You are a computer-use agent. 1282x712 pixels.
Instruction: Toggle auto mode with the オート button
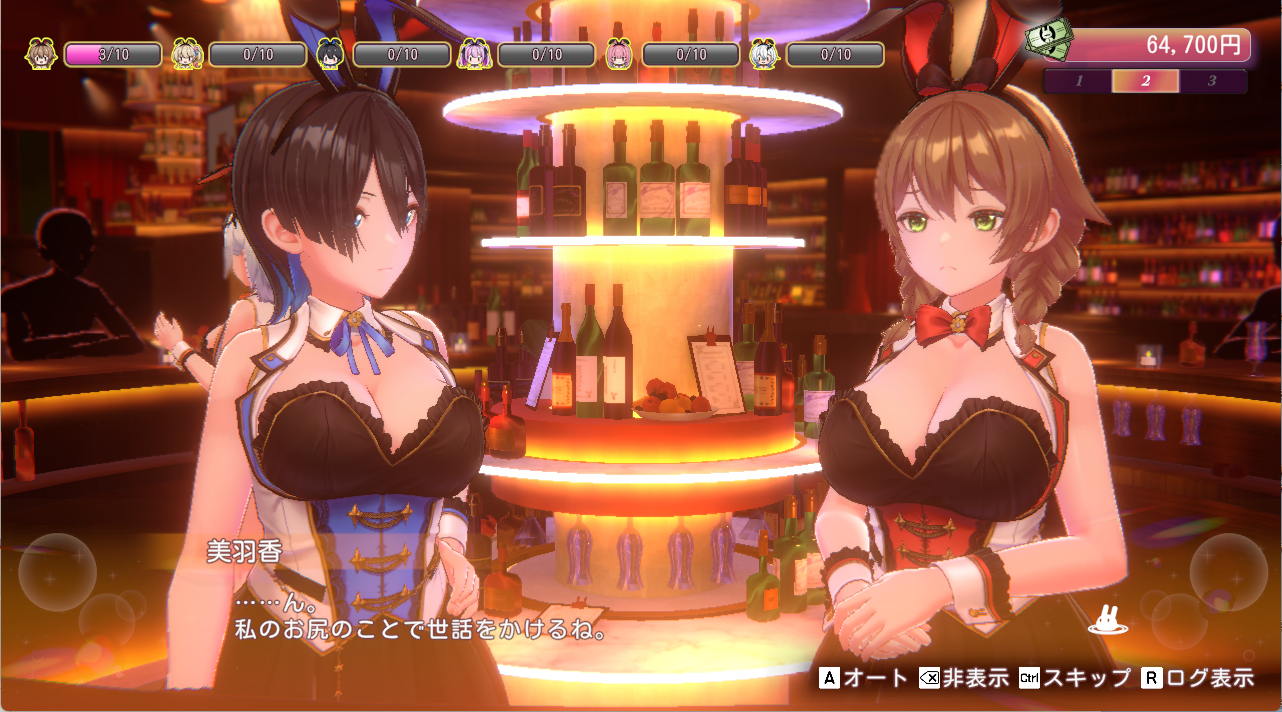(x=864, y=678)
